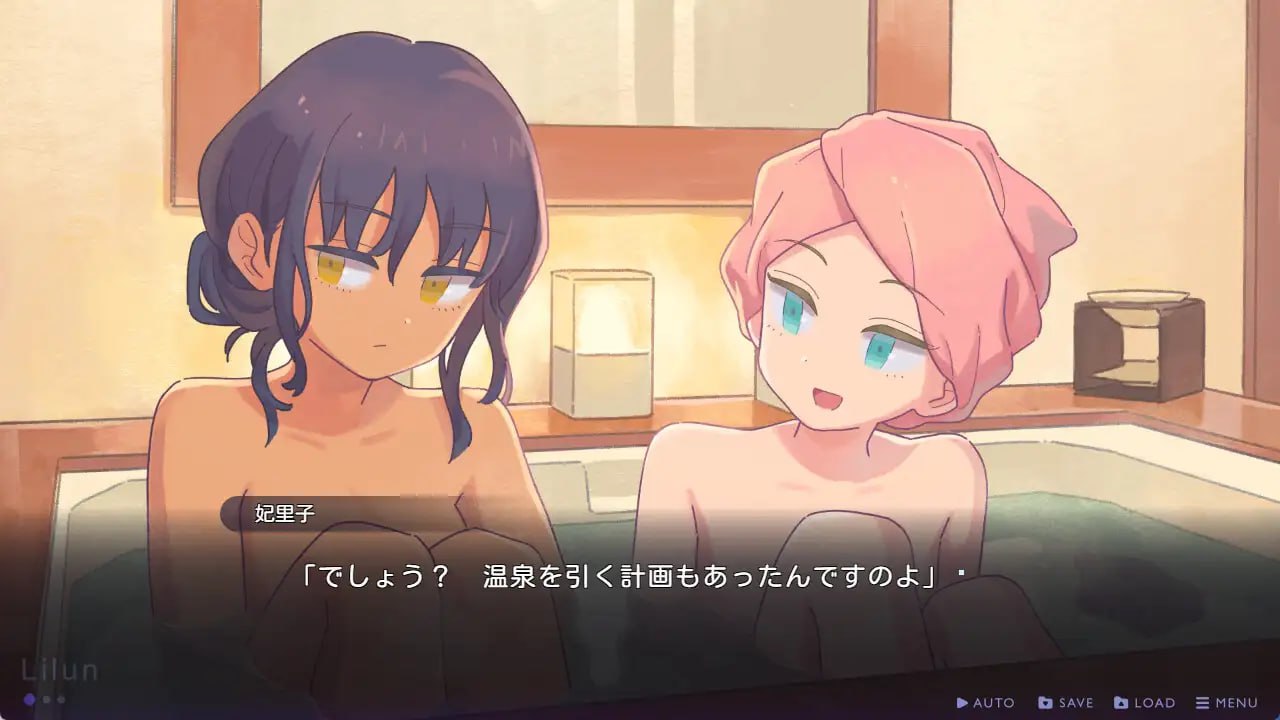
Task: Click the Lilun title watermark
Action: 60,671
